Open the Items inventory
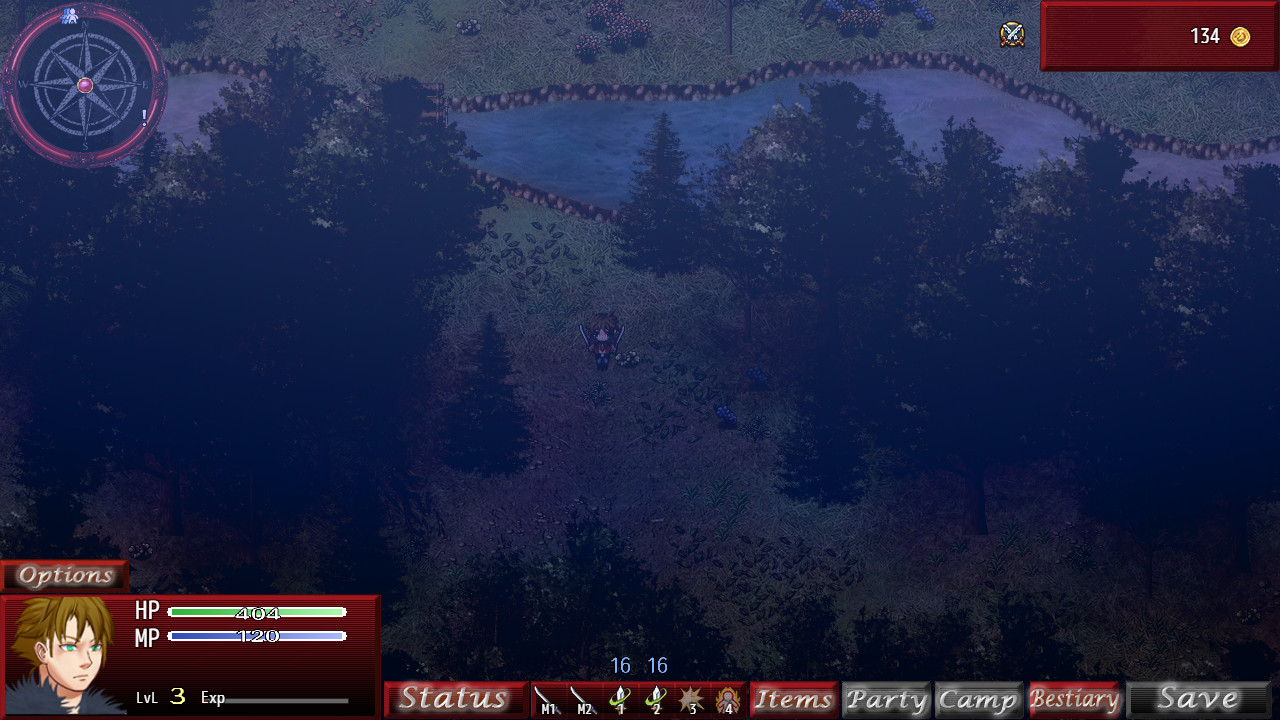Image resolution: width=1280 pixels, height=720 pixels. (x=793, y=698)
